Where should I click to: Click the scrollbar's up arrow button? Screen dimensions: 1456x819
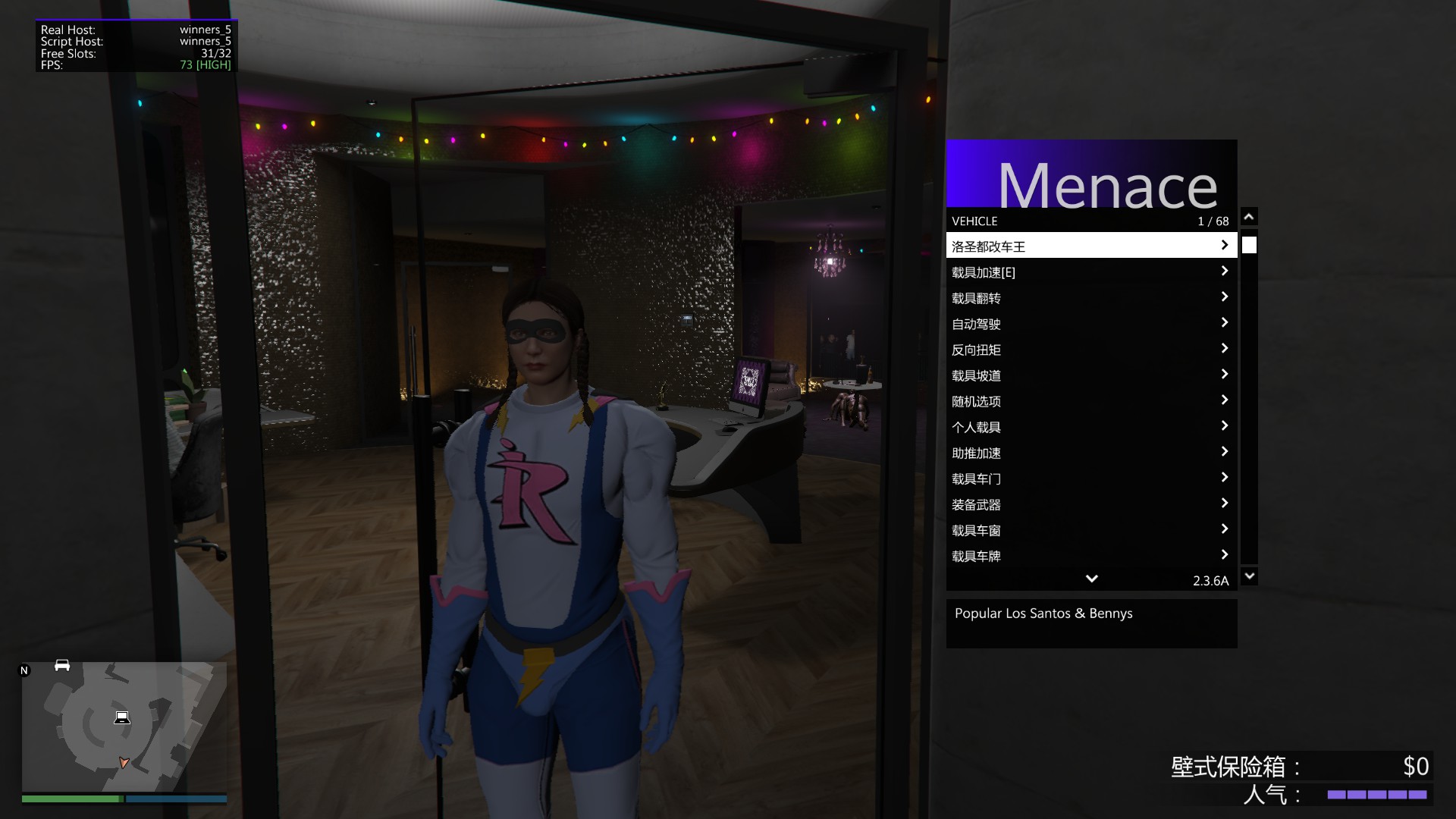click(1249, 217)
